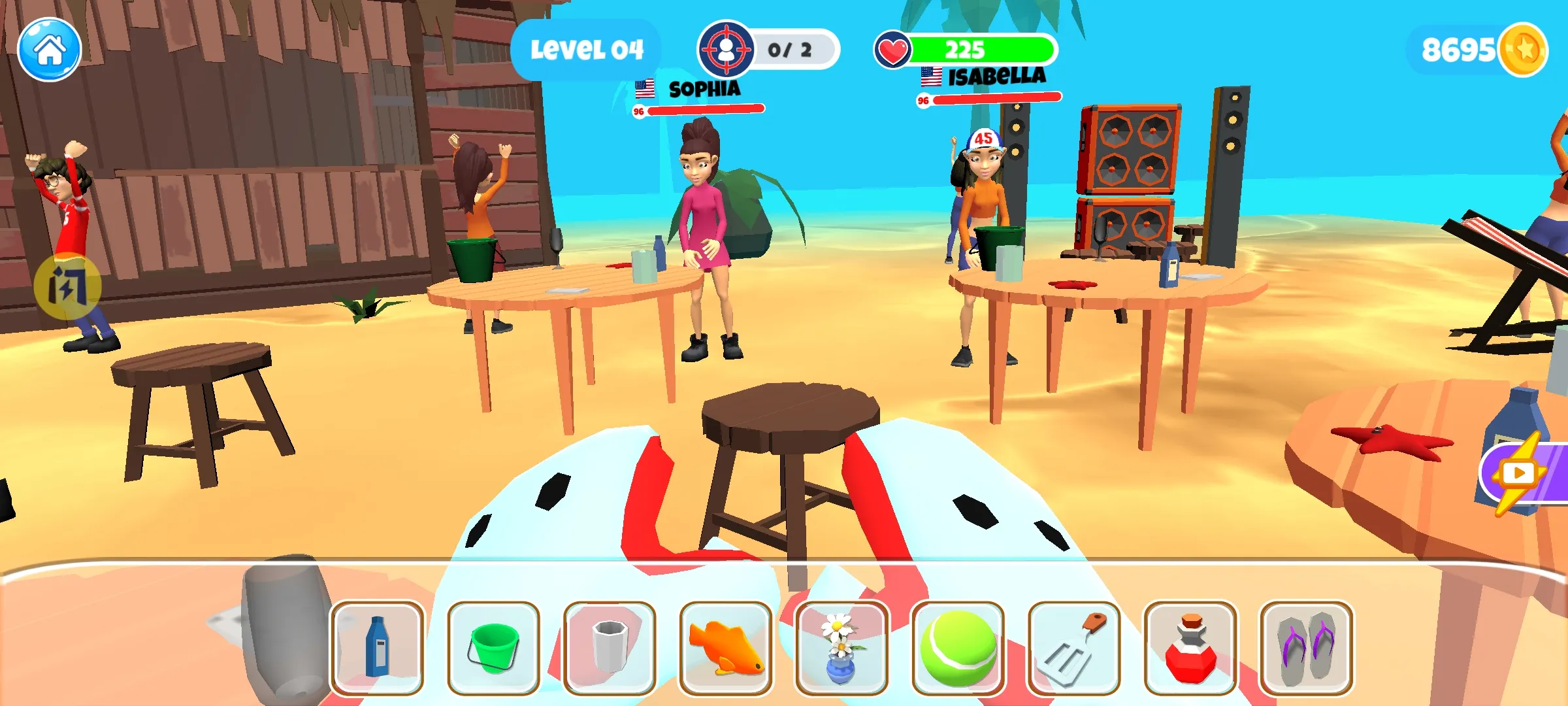
Task: Tap Sophia's name label
Action: click(704, 89)
